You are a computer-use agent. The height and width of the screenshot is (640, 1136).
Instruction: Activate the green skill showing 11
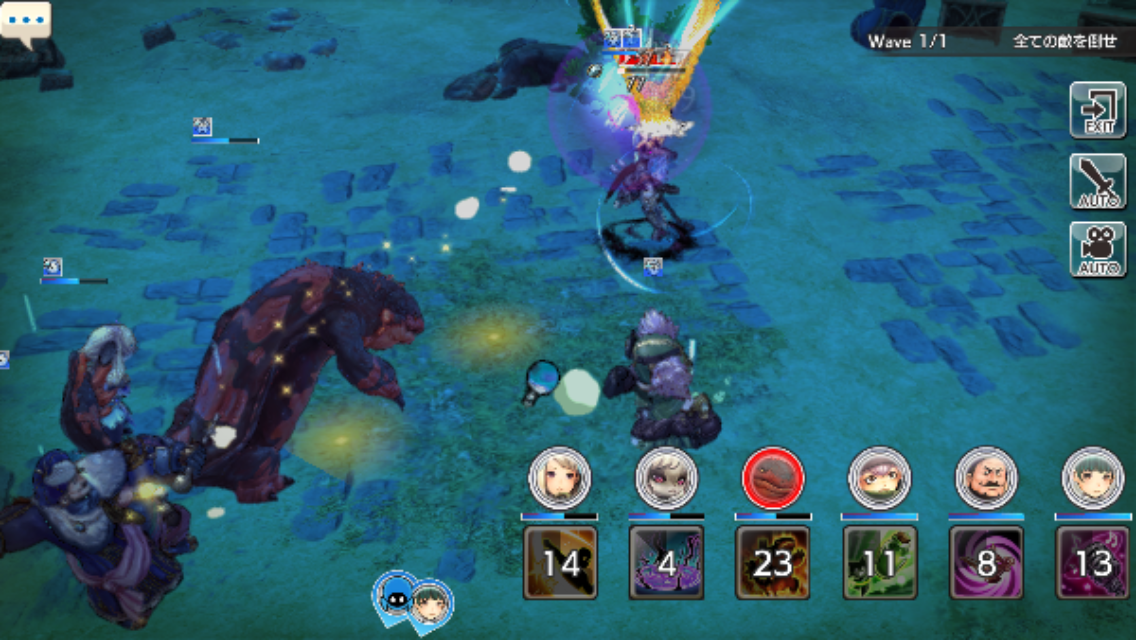[879, 562]
